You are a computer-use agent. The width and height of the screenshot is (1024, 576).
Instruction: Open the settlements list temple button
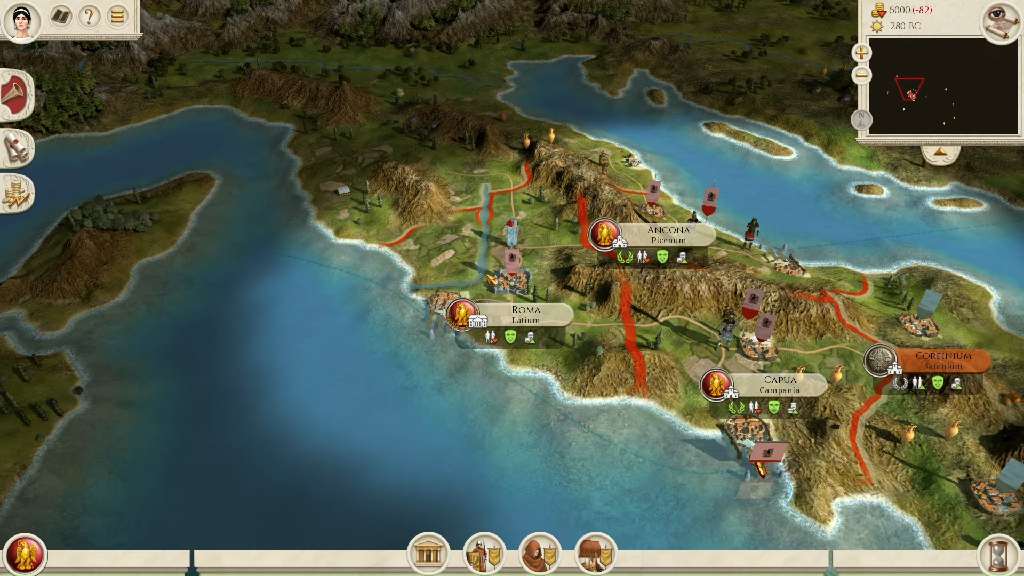click(x=429, y=553)
